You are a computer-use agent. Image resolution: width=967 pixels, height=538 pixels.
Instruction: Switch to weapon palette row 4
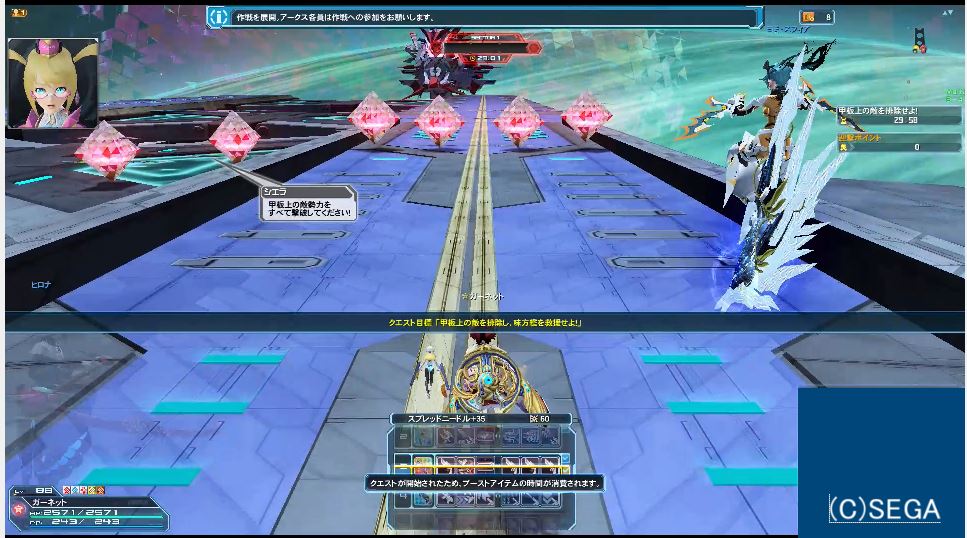coord(402,497)
